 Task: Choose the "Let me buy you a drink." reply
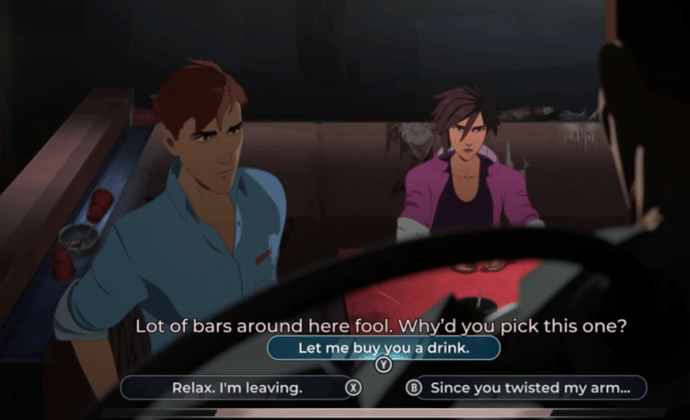(x=383, y=348)
